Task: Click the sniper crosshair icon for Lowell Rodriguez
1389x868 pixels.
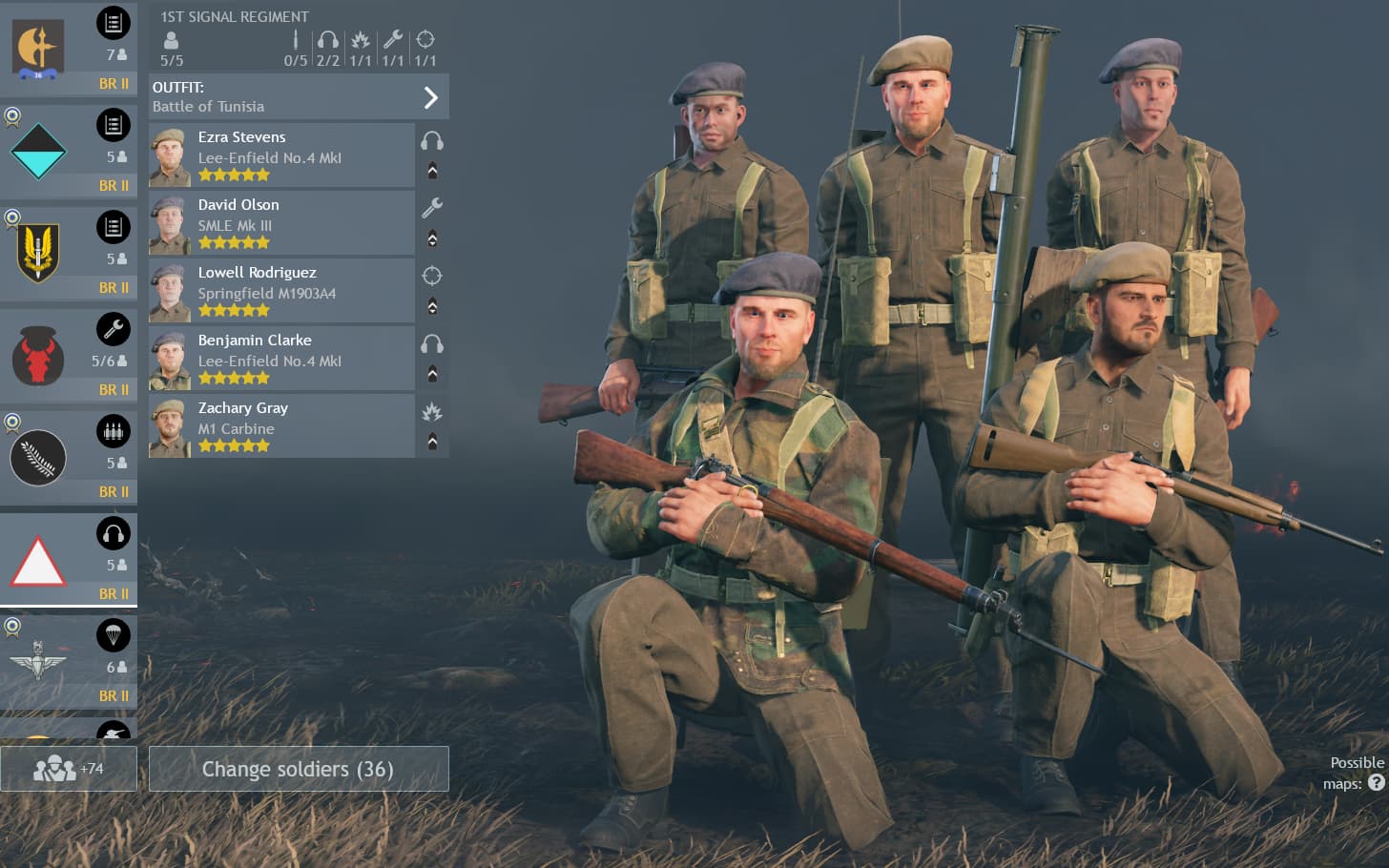Action: click(432, 276)
